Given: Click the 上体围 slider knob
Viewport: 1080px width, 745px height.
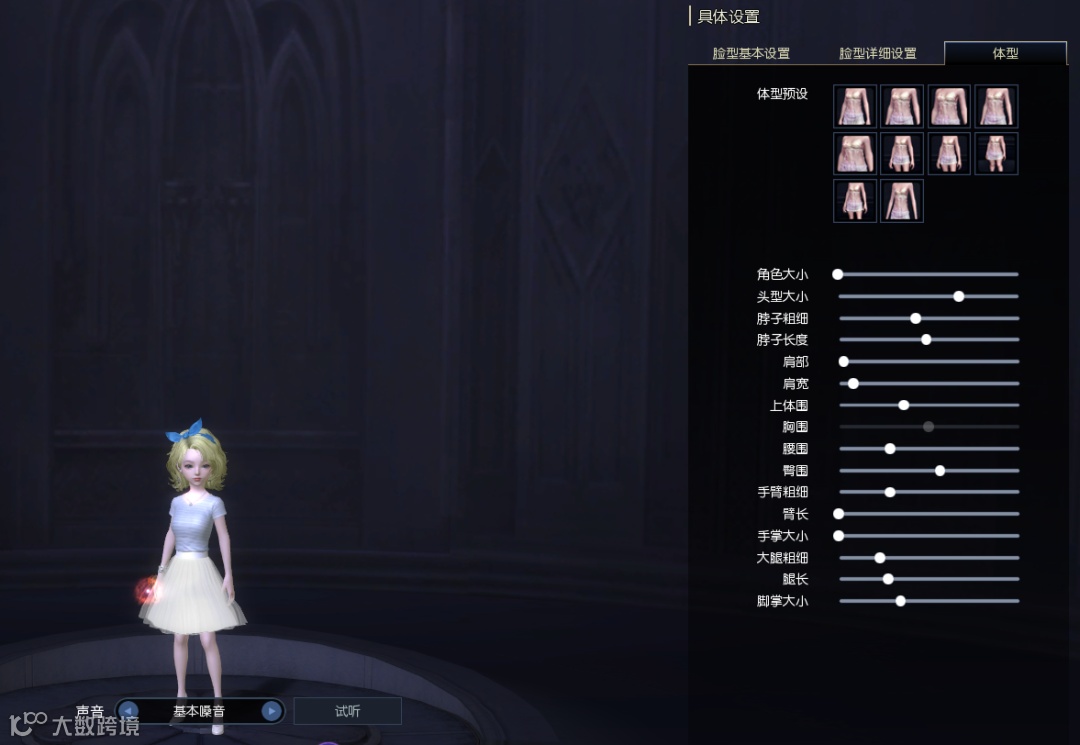Looking at the screenshot, I should (904, 405).
